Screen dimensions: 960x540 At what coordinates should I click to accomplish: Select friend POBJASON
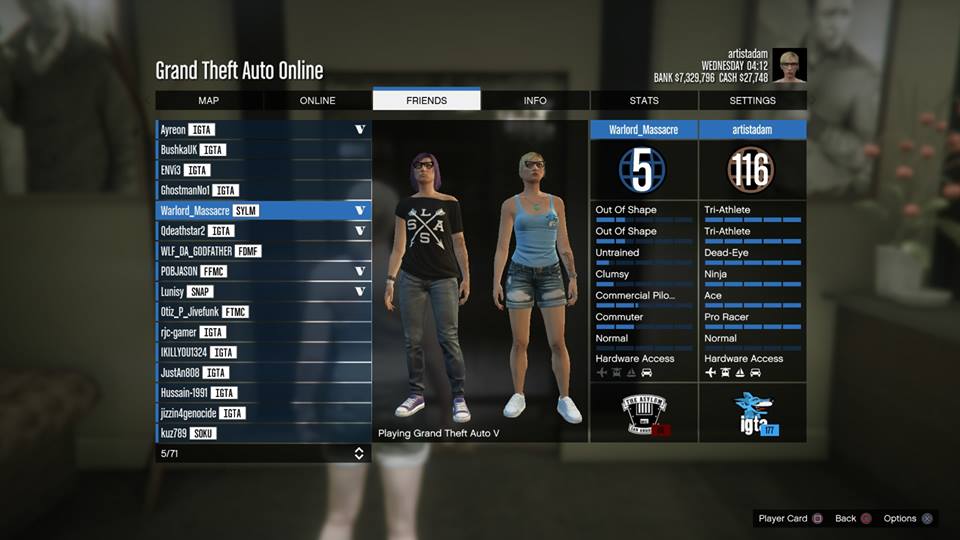pyautogui.click(x=263, y=271)
